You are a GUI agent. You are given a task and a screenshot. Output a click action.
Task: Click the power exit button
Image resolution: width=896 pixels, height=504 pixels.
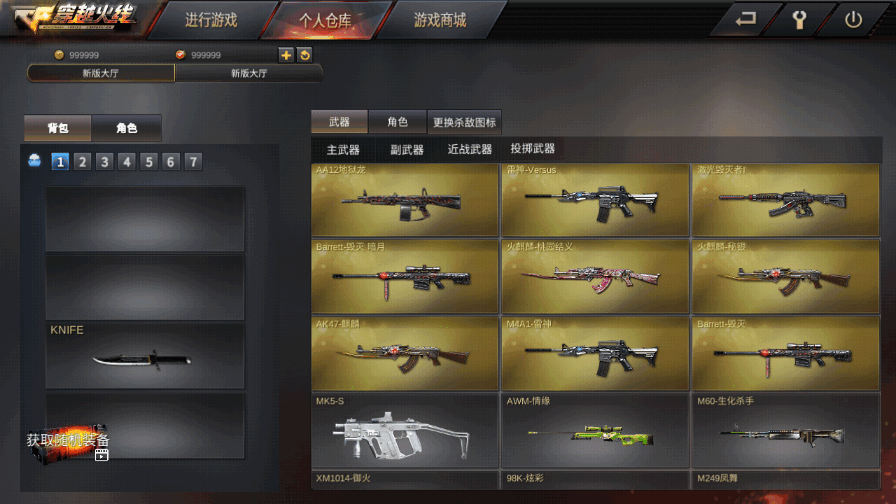pyautogui.click(x=853, y=19)
